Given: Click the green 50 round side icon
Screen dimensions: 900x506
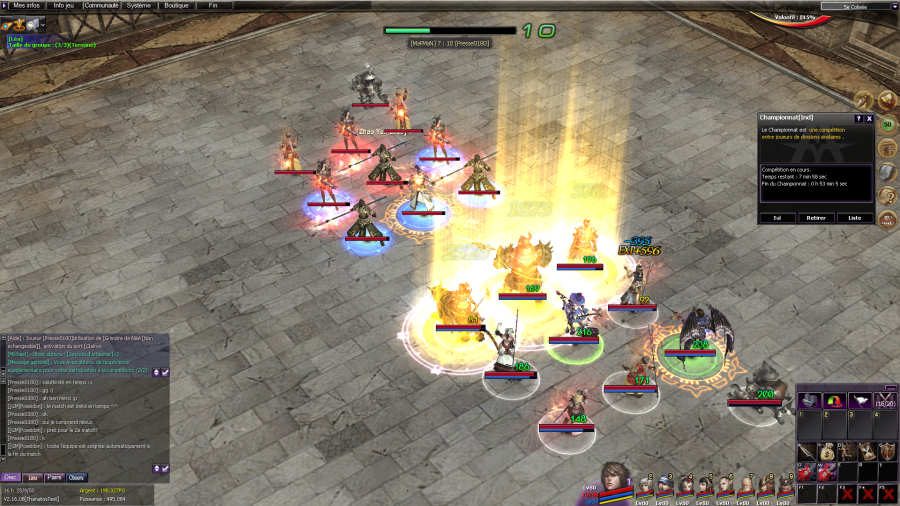Looking at the screenshot, I should [886, 125].
